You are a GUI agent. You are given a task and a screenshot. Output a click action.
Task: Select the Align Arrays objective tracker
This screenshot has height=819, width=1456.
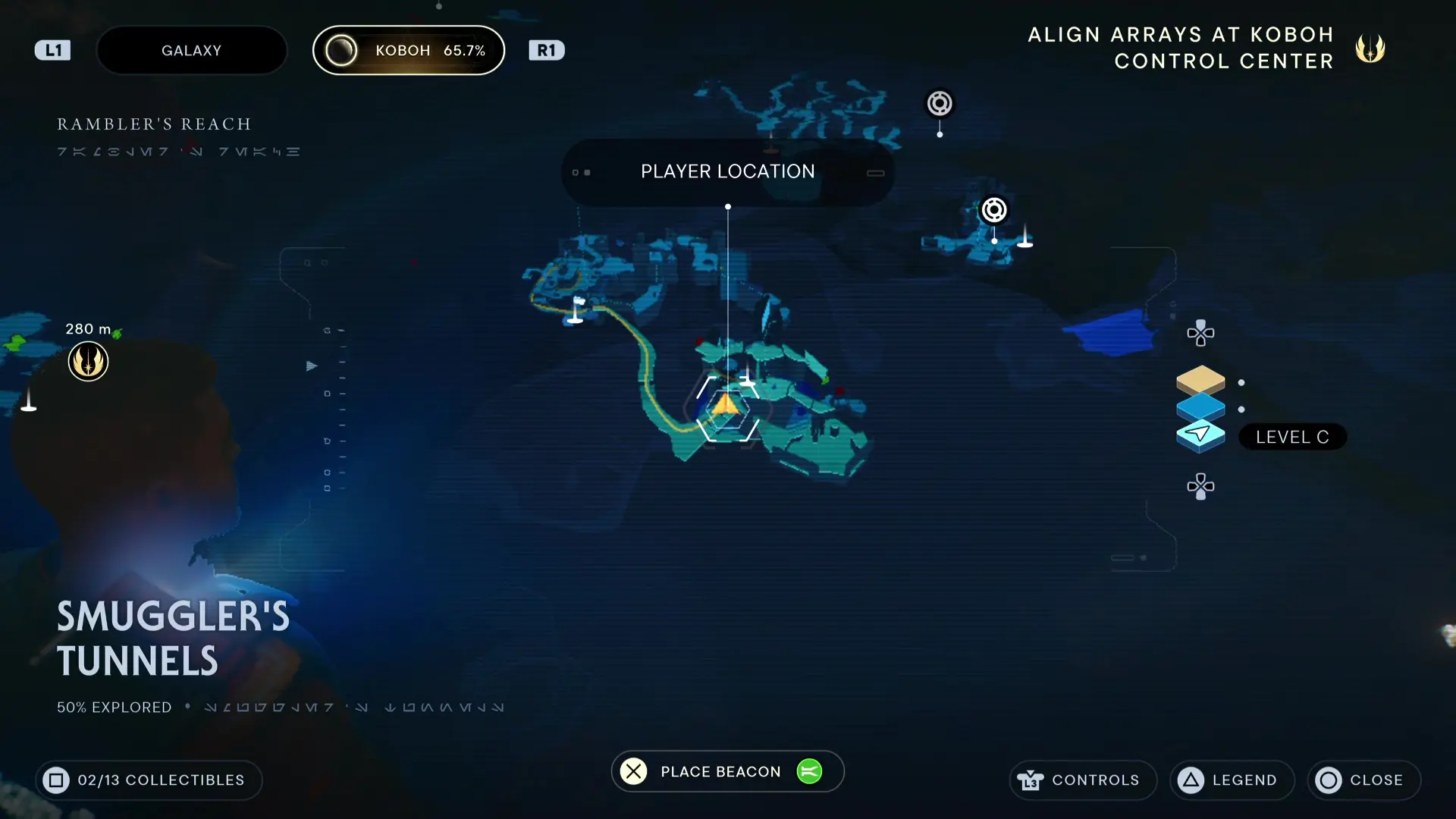[x=1207, y=48]
